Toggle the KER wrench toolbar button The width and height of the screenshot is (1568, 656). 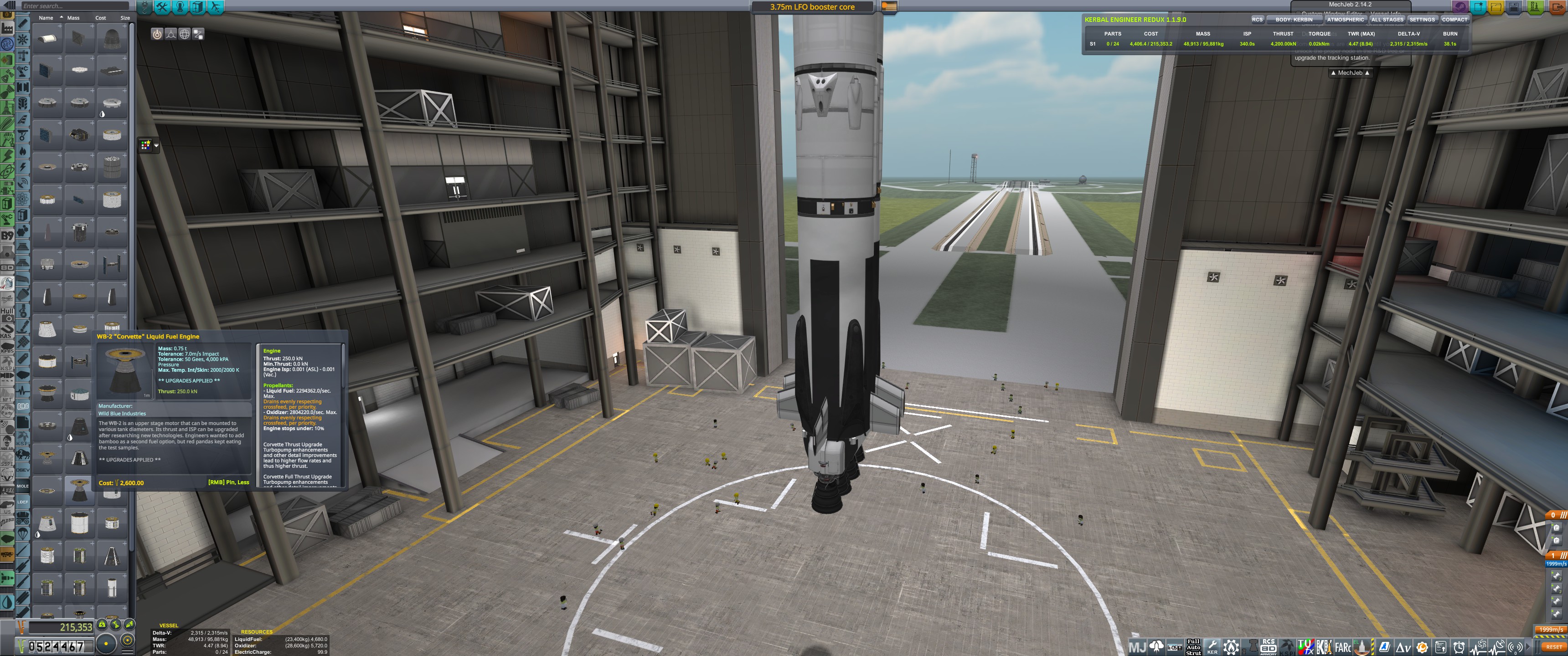[x=1212, y=647]
